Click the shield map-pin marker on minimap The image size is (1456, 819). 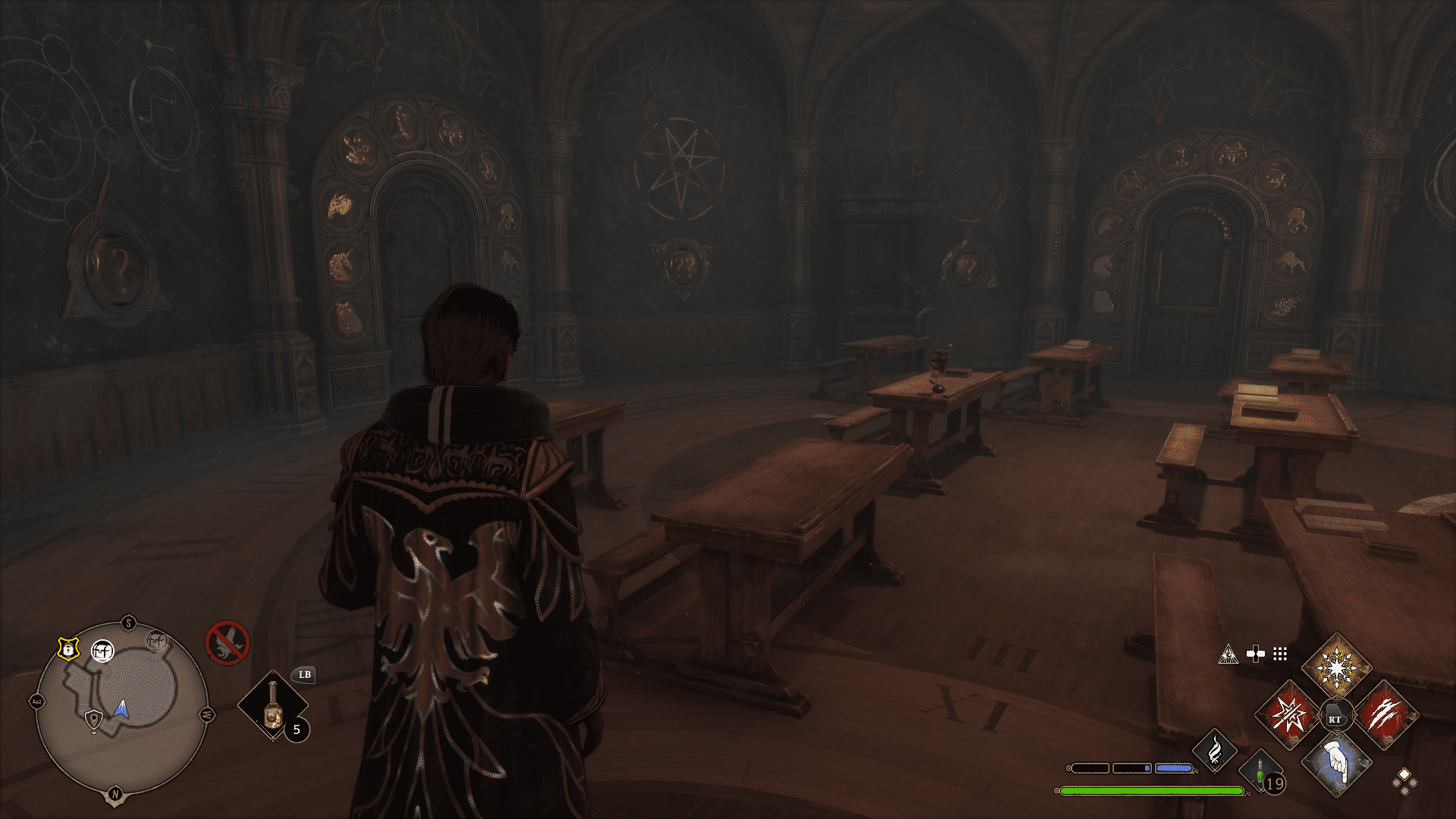(93, 718)
